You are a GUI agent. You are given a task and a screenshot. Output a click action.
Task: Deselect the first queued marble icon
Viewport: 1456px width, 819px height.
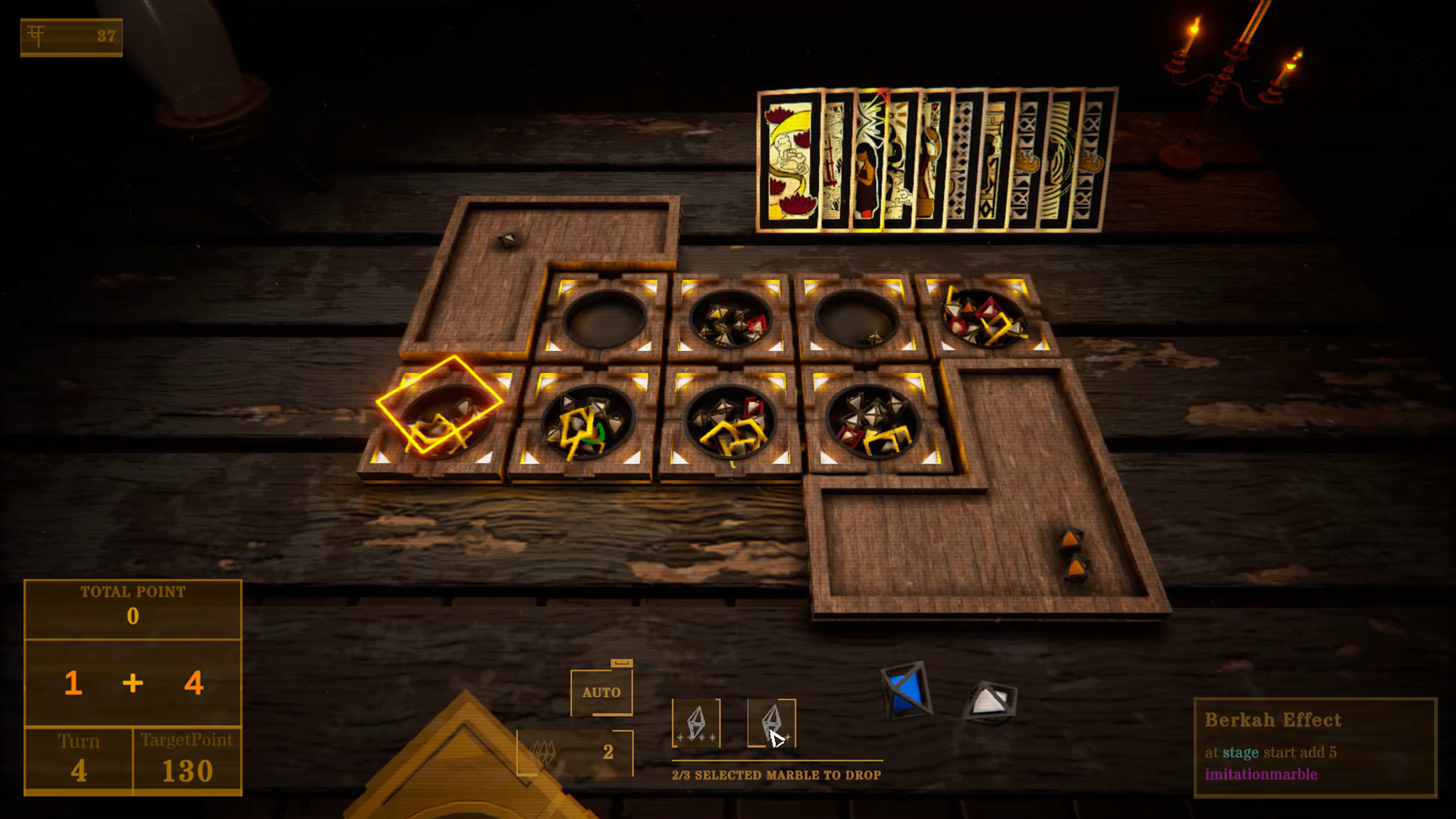698,724
